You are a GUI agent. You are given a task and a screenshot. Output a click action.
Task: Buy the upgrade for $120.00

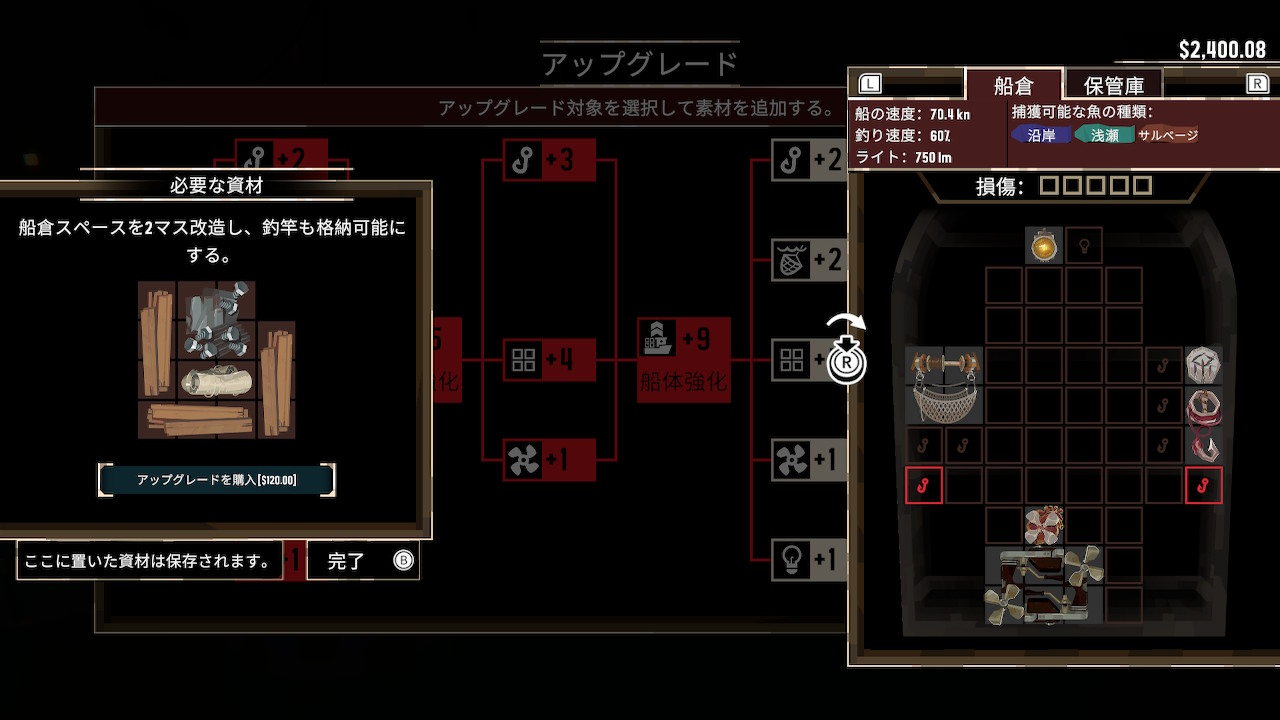(216, 480)
